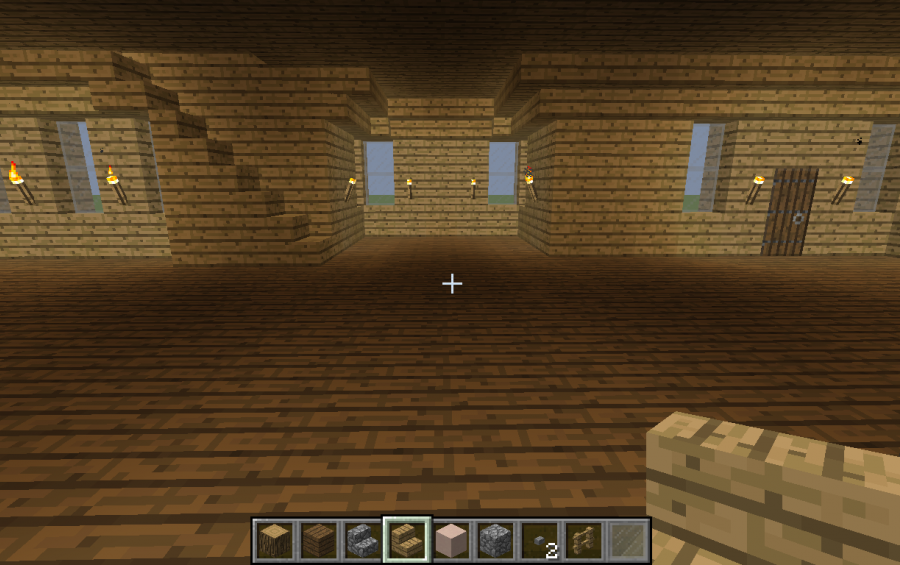The width and height of the screenshot is (900, 565).
Task: Choose the cobblestone stairs slot
Action: (362, 540)
